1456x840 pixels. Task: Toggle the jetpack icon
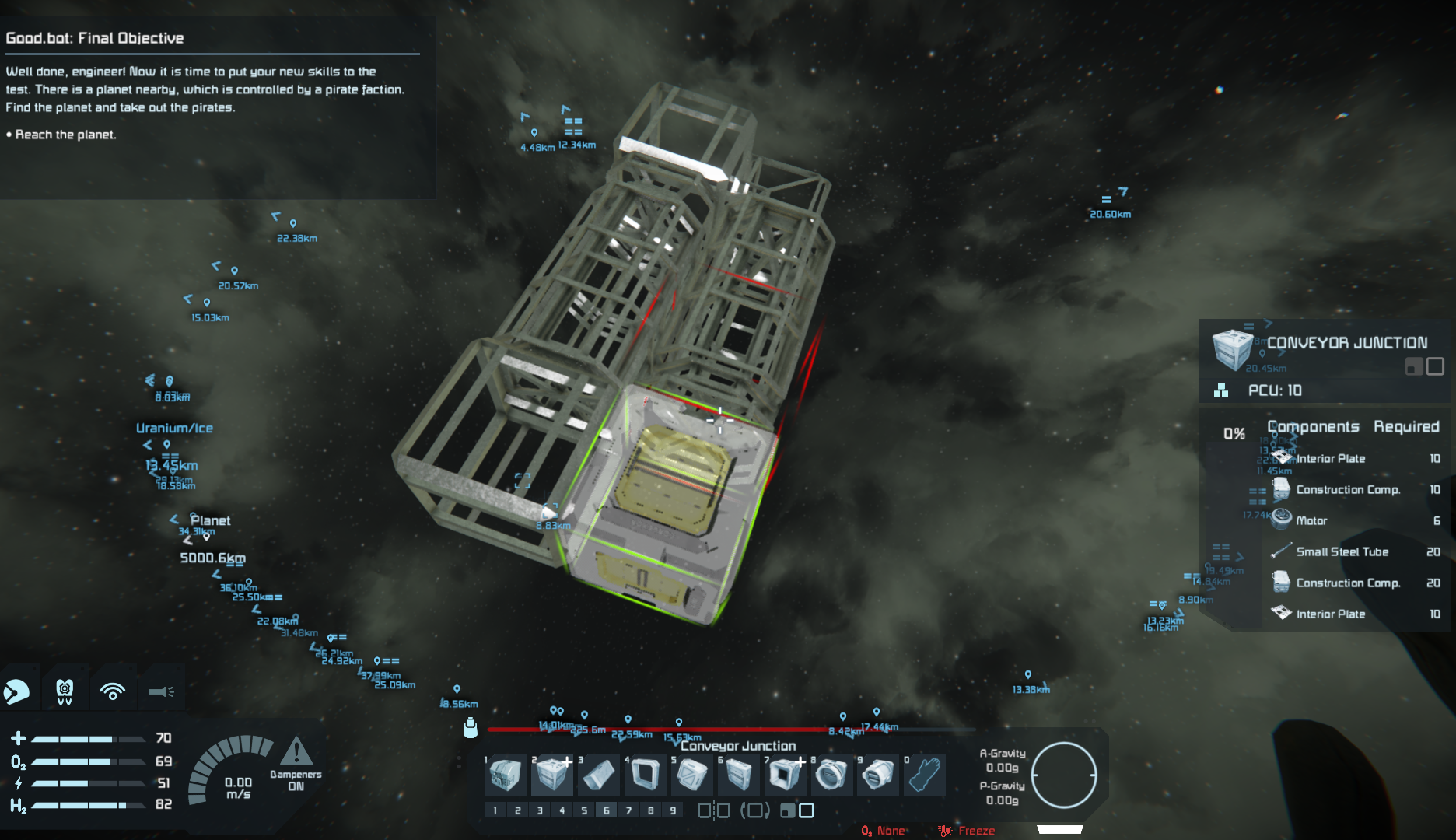(65, 691)
